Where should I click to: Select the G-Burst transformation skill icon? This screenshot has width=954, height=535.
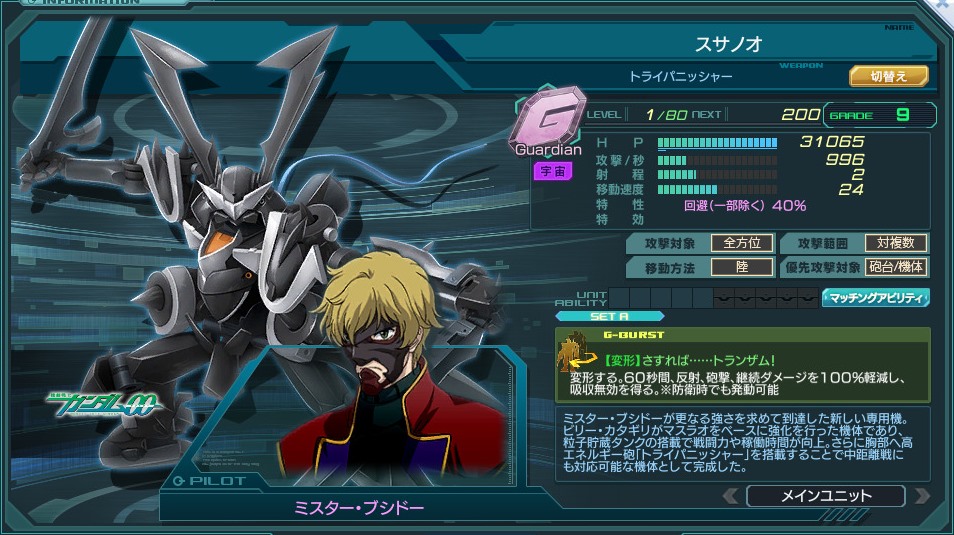point(574,354)
